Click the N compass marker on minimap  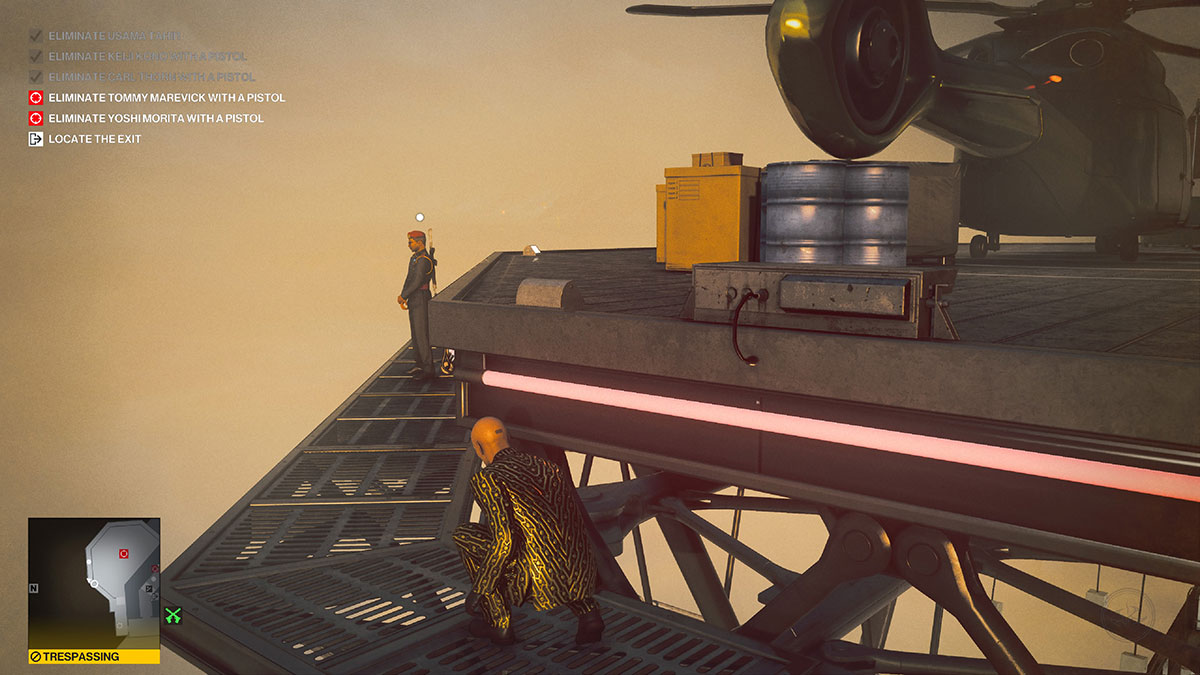(33, 588)
